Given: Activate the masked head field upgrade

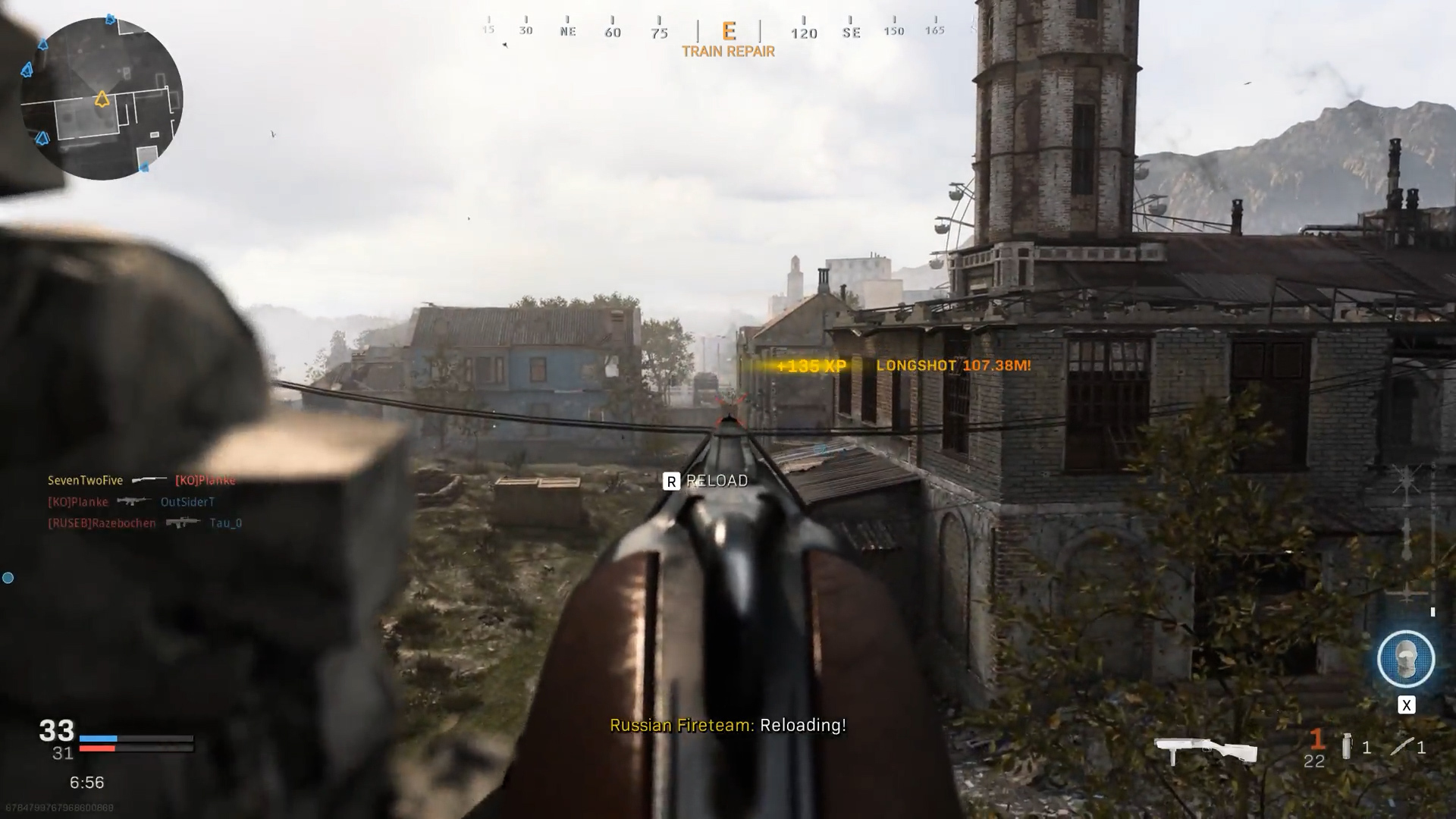Looking at the screenshot, I should pyautogui.click(x=1405, y=659).
